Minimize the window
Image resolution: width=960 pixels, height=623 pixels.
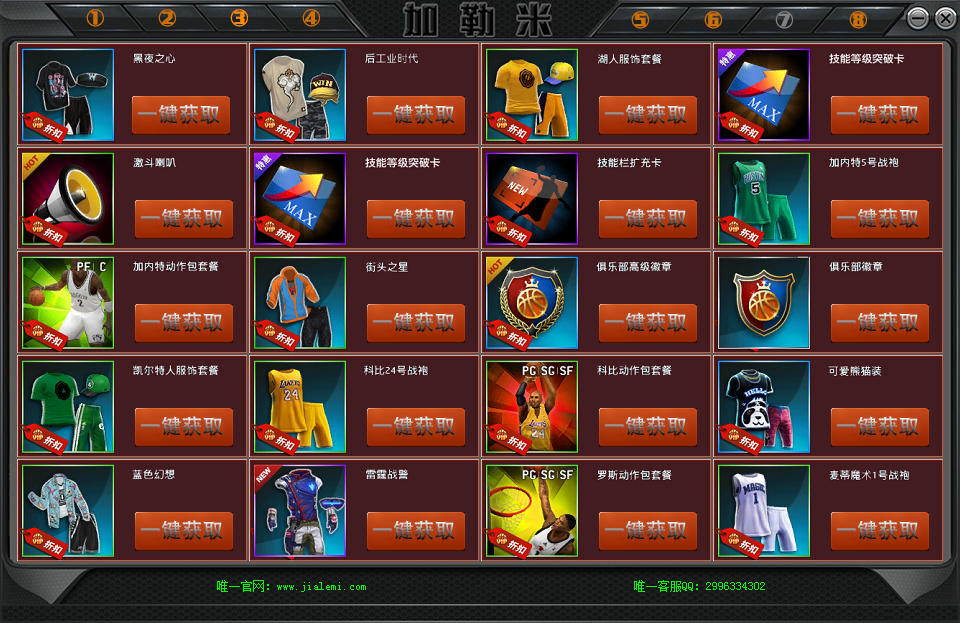point(917,18)
